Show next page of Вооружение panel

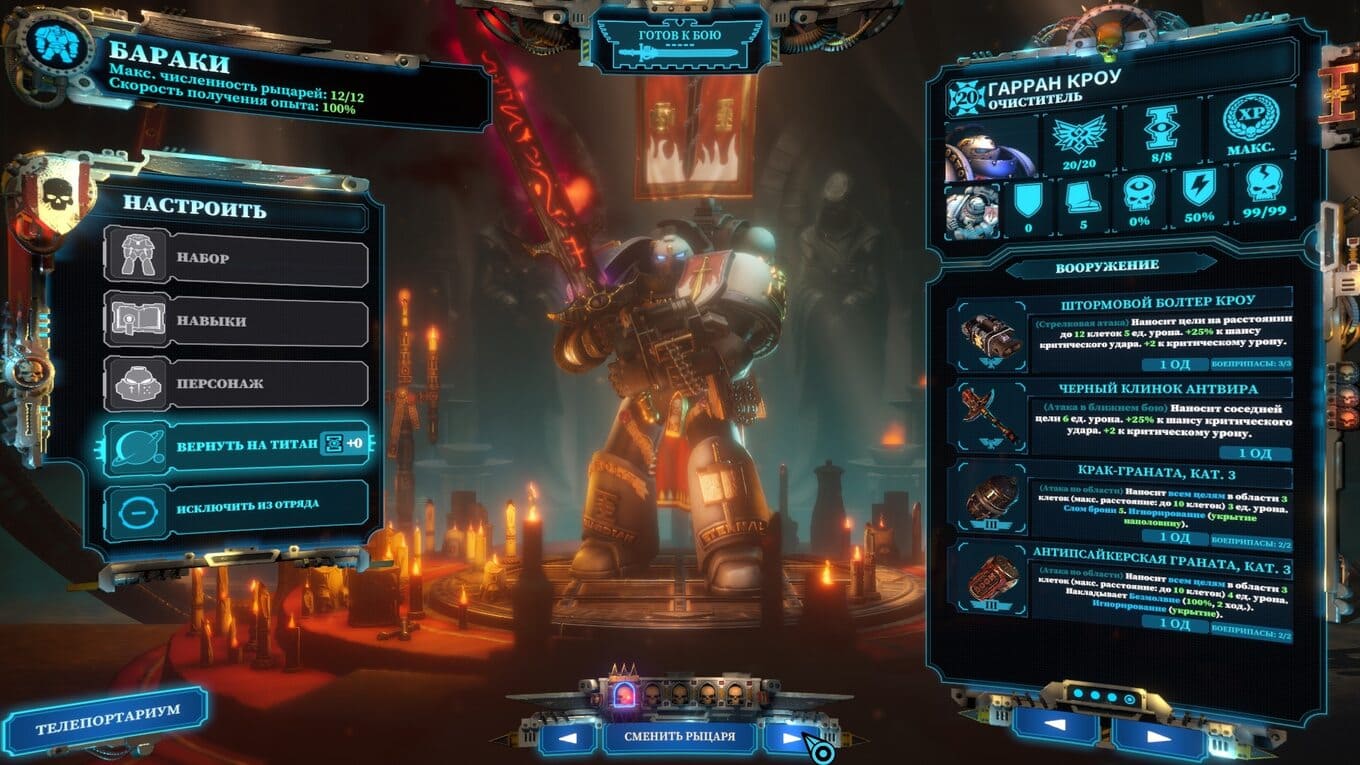(1158, 737)
